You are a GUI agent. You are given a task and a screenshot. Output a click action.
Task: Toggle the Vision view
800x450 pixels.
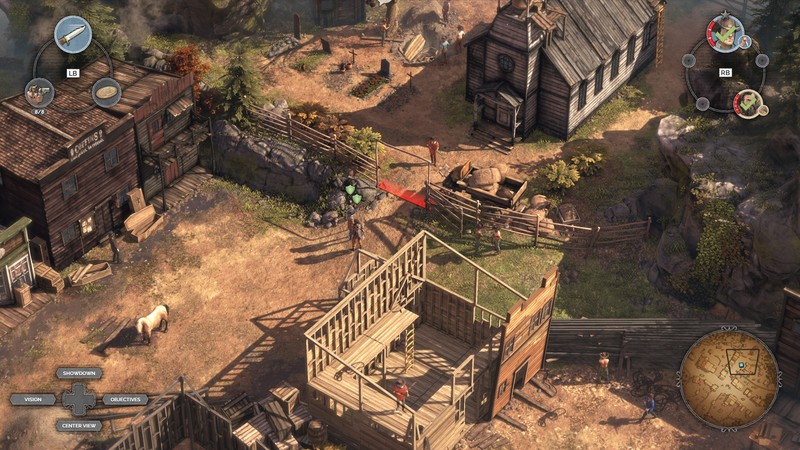point(32,399)
